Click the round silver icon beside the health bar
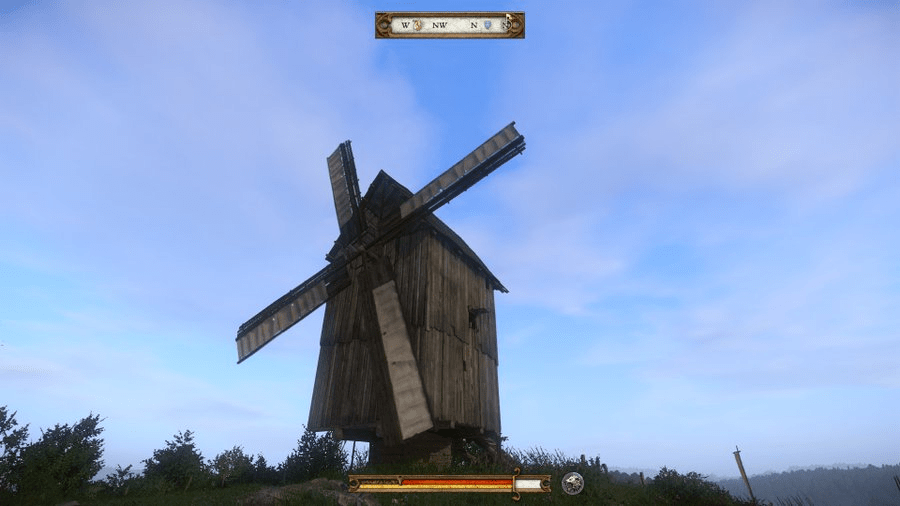900x506 pixels. [572, 483]
